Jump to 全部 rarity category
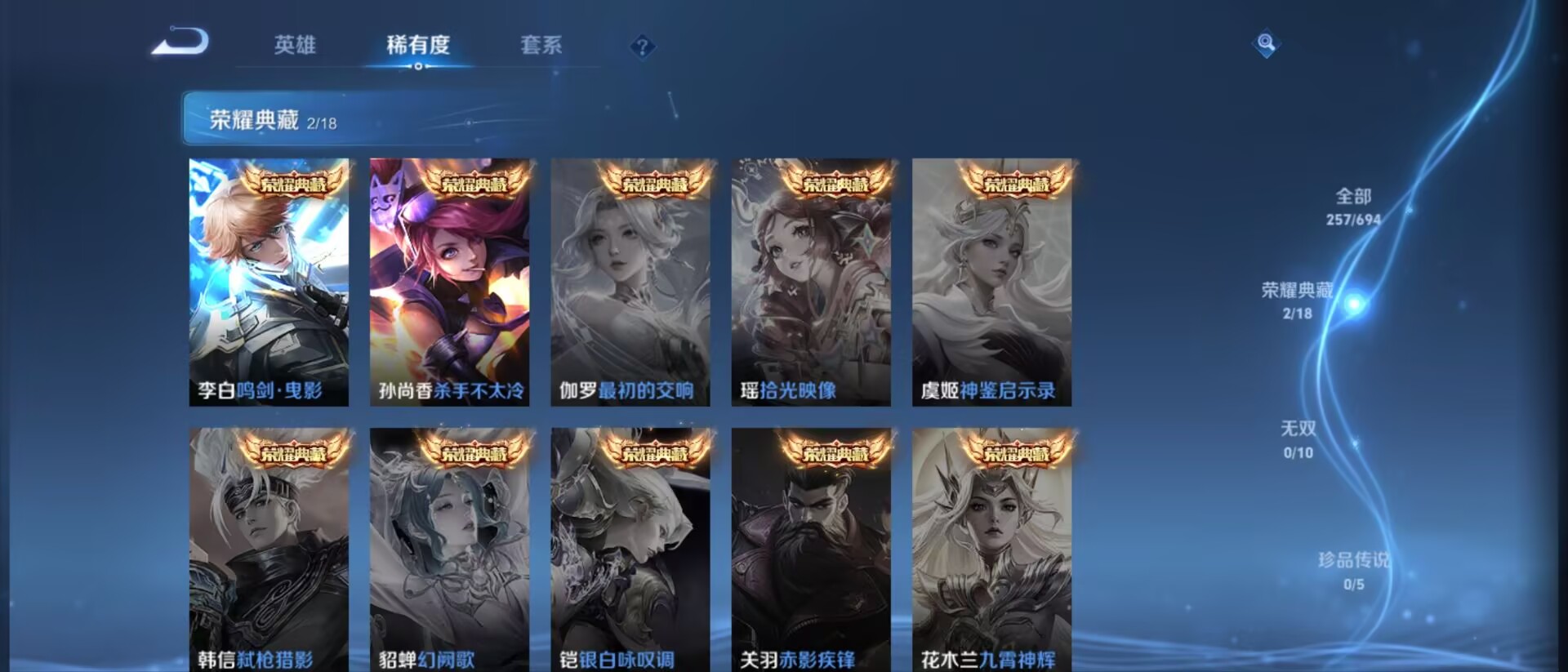1568x672 pixels. pos(1353,206)
